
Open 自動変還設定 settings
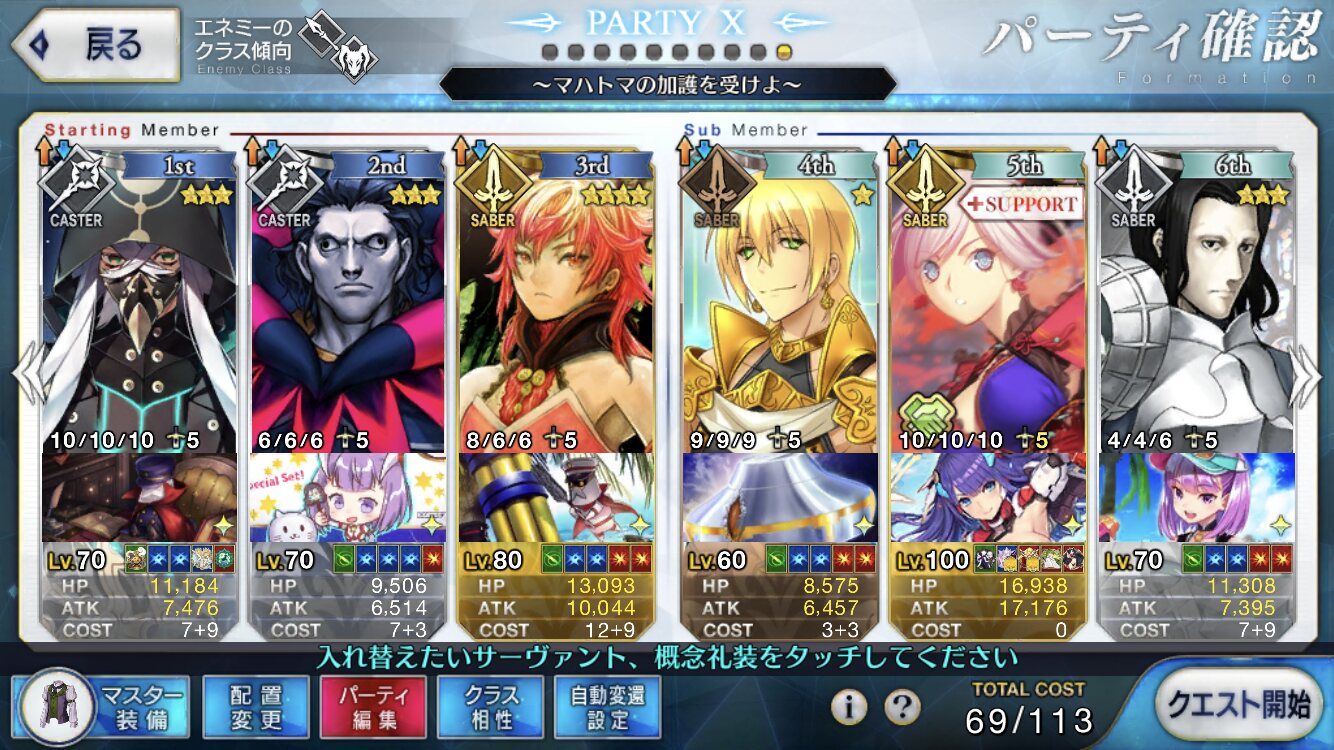[x=608, y=707]
